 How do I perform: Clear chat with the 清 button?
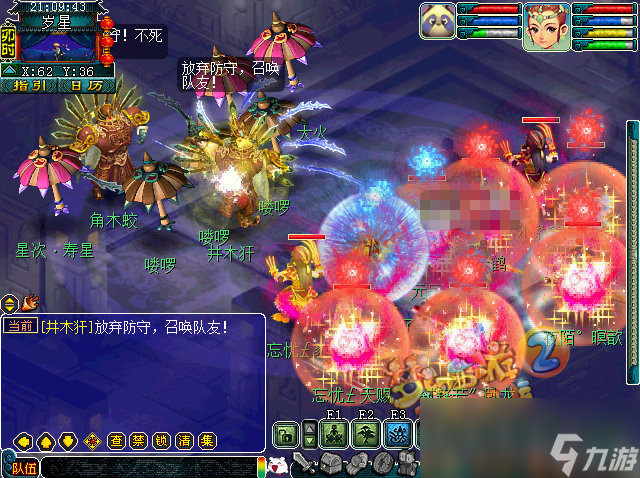click(184, 440)
